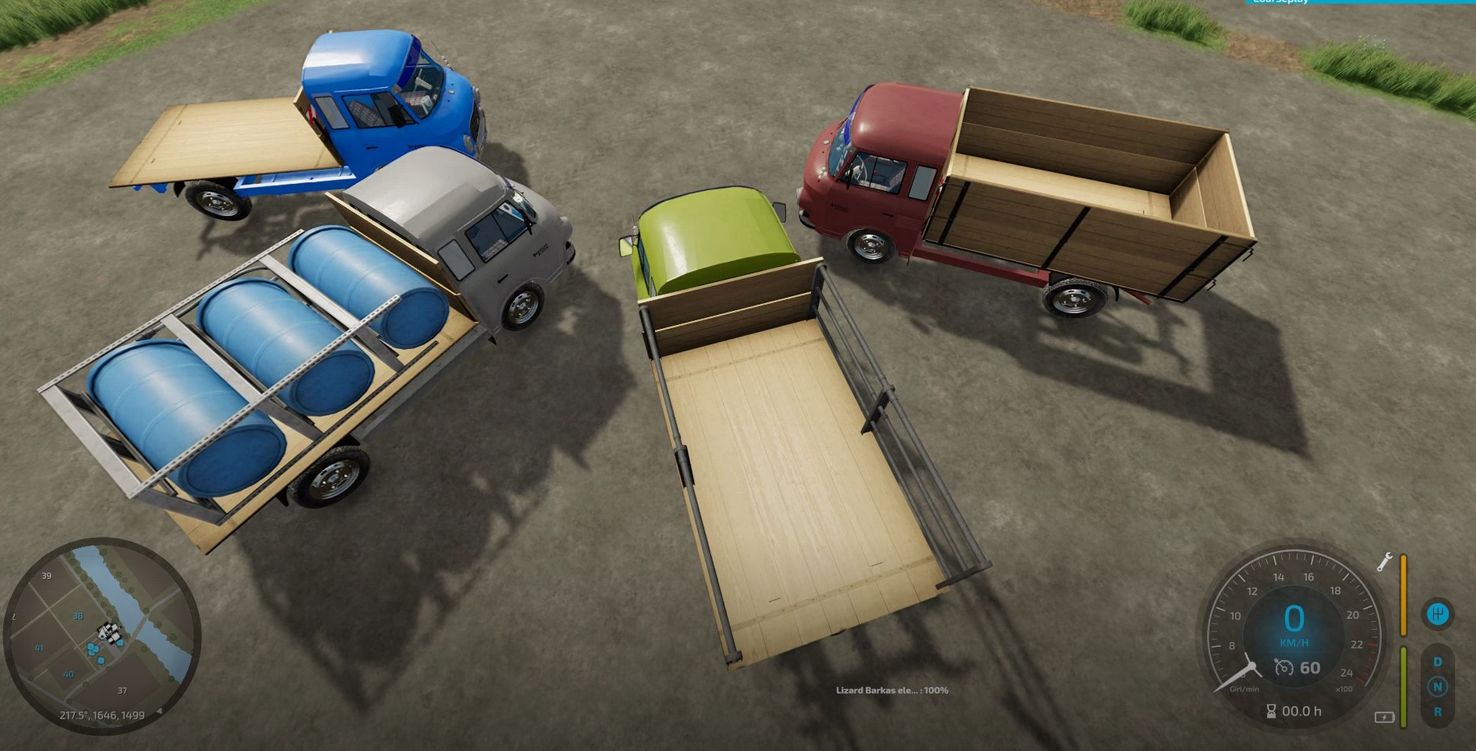The width and height of the screenshot is (1476, 751).
Task: Select field 38 on the minimap
Action: [x=77, y=616]
